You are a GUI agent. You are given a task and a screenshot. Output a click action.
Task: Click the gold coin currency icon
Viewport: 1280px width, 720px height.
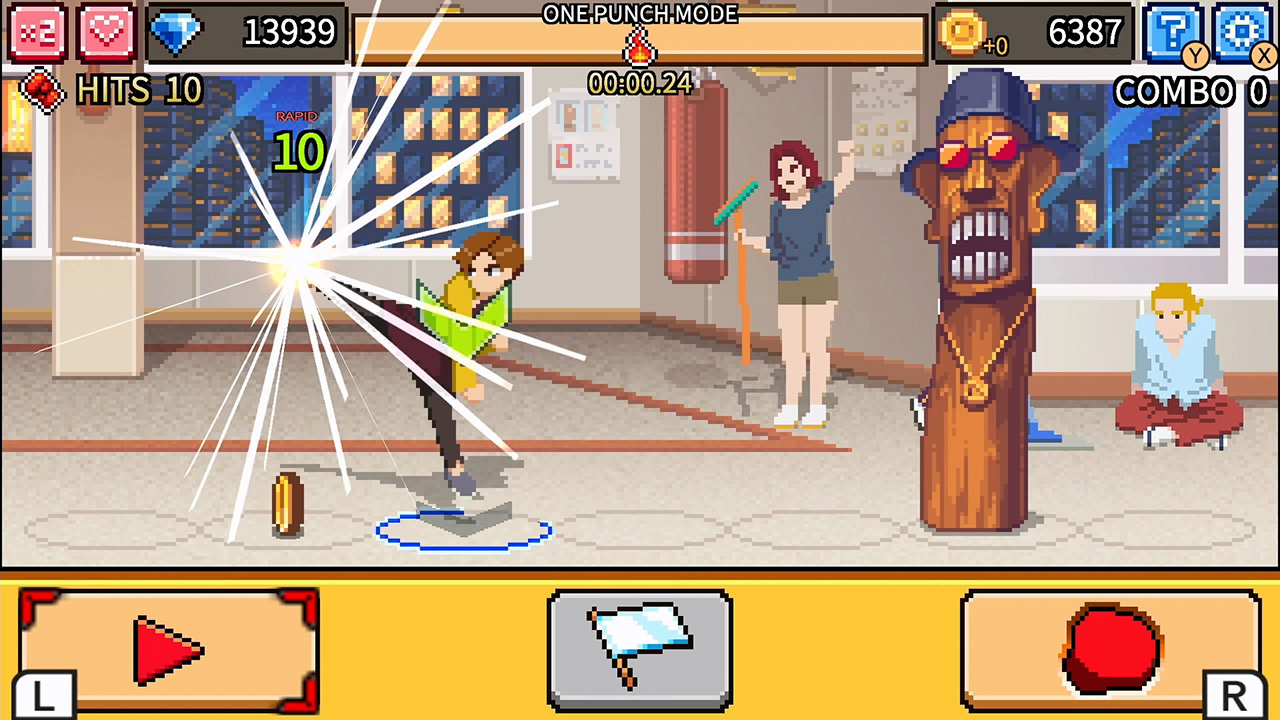[x=962, y=33]
